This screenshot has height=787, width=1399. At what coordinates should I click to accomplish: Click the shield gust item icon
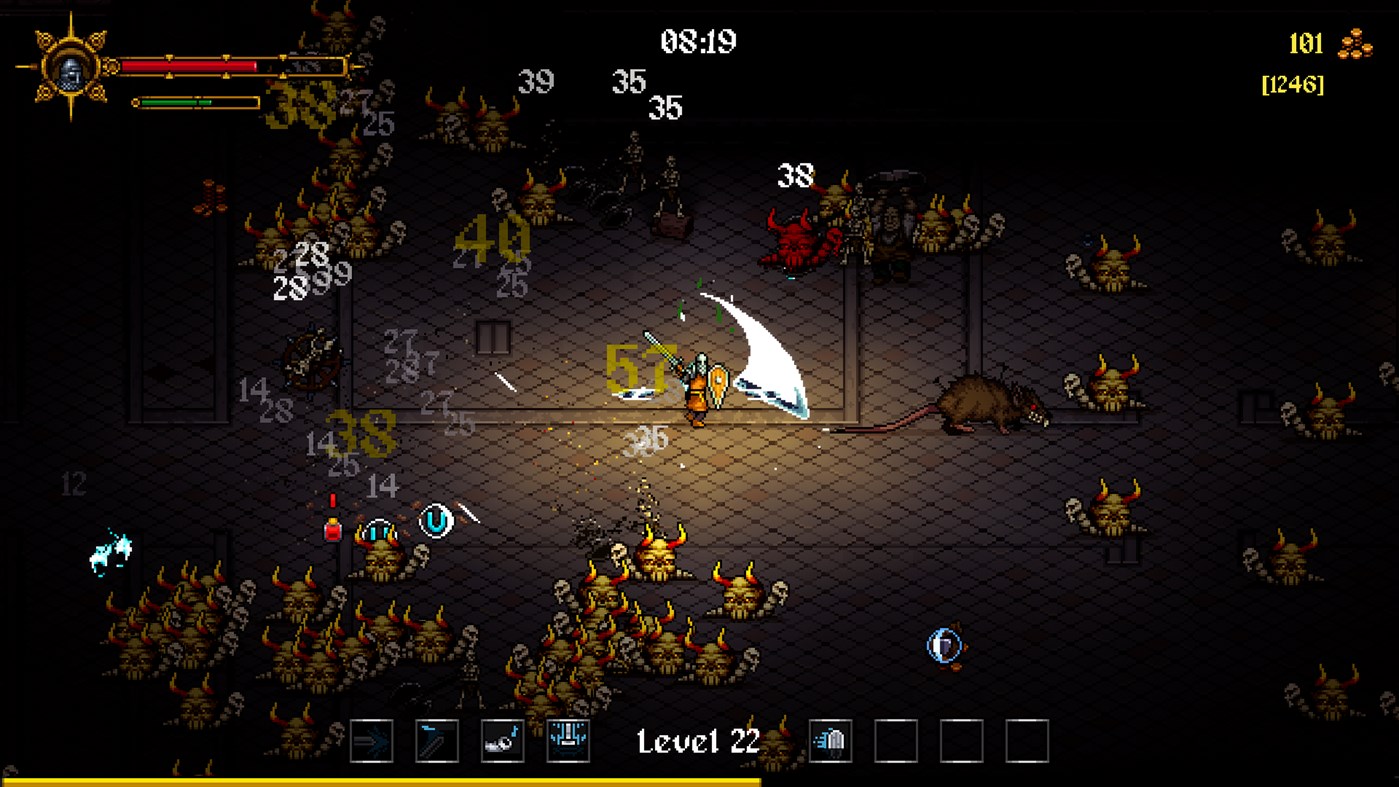[830, 740]
